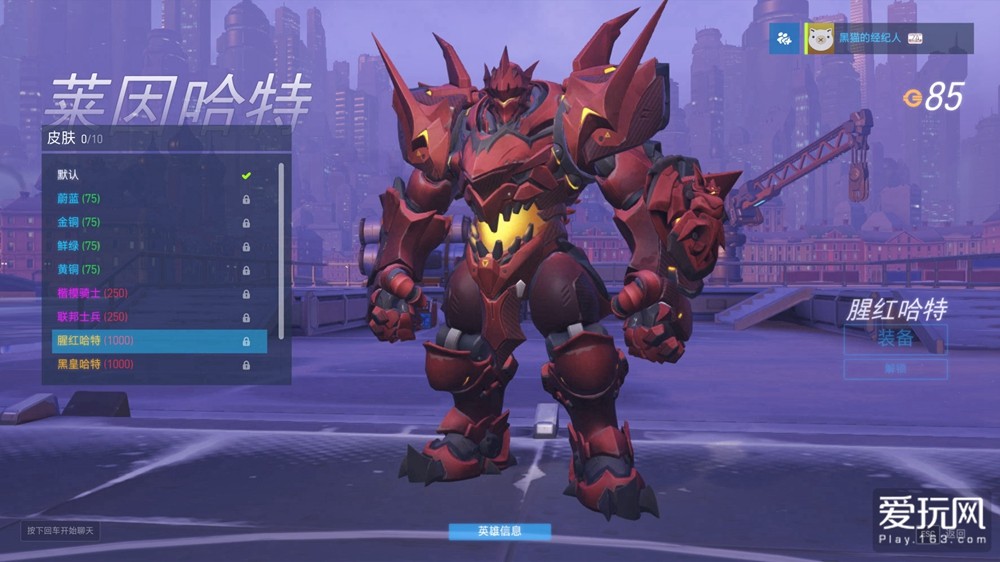Image resolution: width=1000 pixels, height=562 pixels.
Task: Click the 解锁 unlock button
Action: click(x=895, y=369)
